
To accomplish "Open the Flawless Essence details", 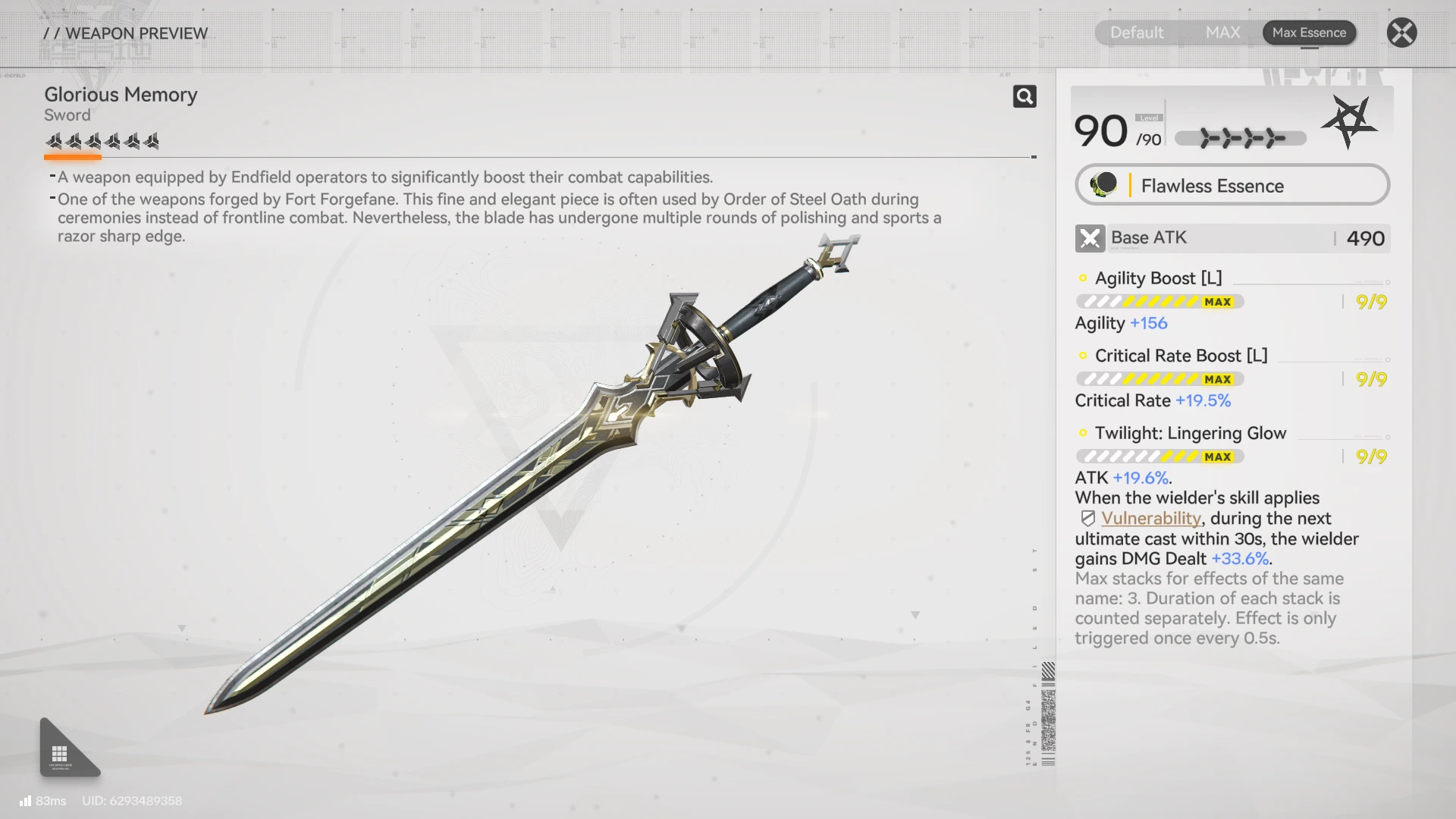I will [1232, 185].
